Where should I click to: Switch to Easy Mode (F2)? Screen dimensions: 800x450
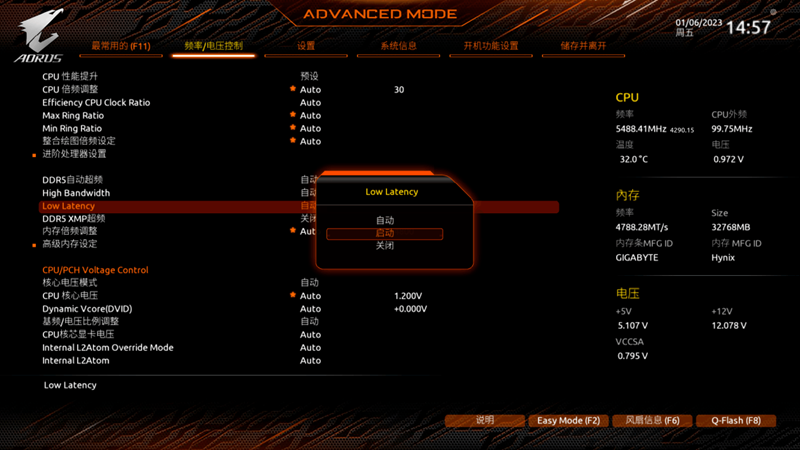point(568,421)
